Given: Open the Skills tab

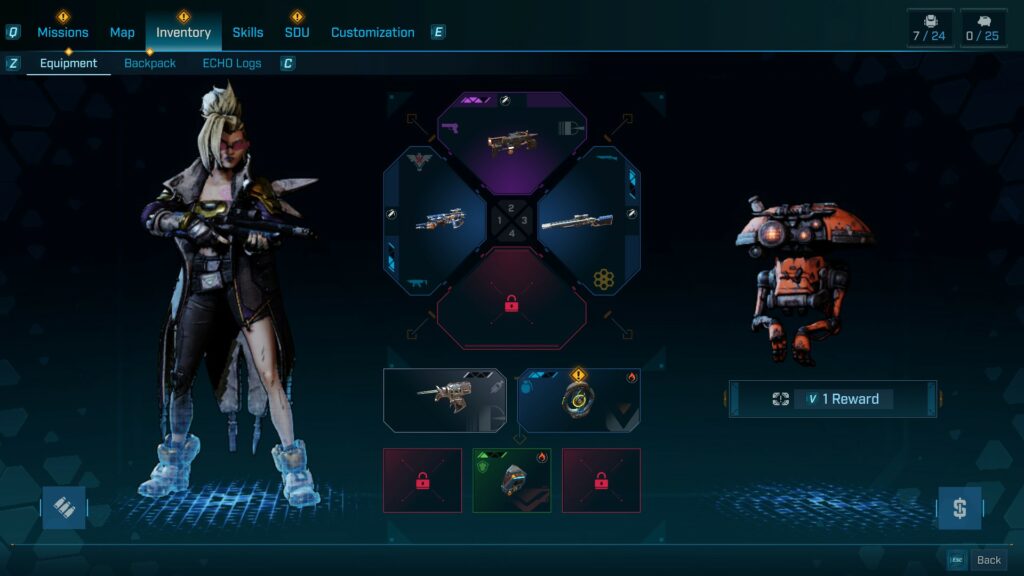Looking at the screenshot, I should pyautogui.click(x=248, y=32).
